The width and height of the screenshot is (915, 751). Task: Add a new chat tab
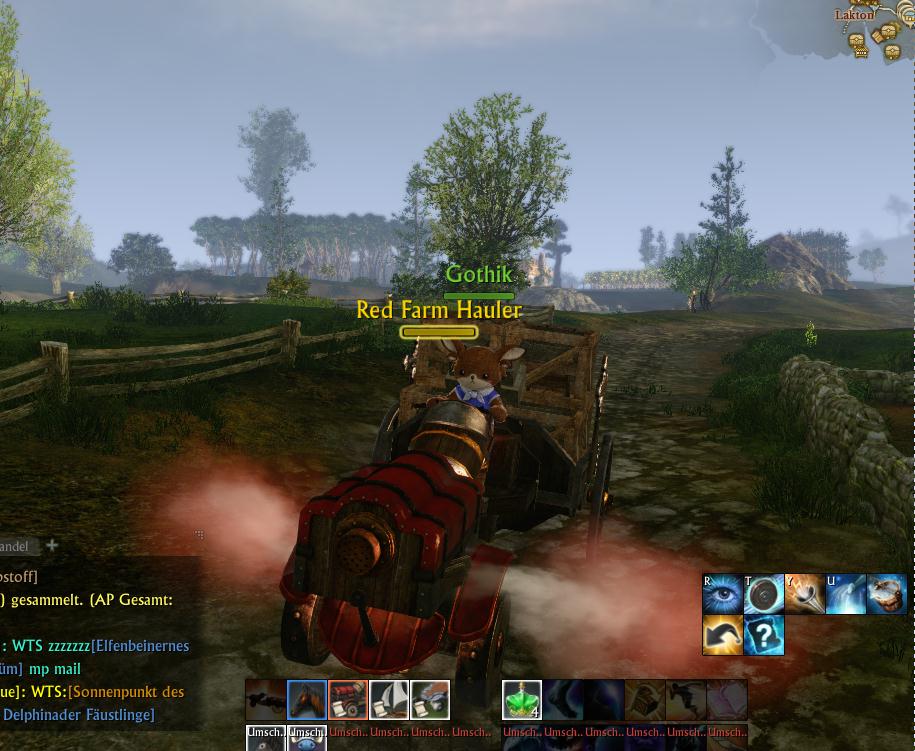point(52,545)
